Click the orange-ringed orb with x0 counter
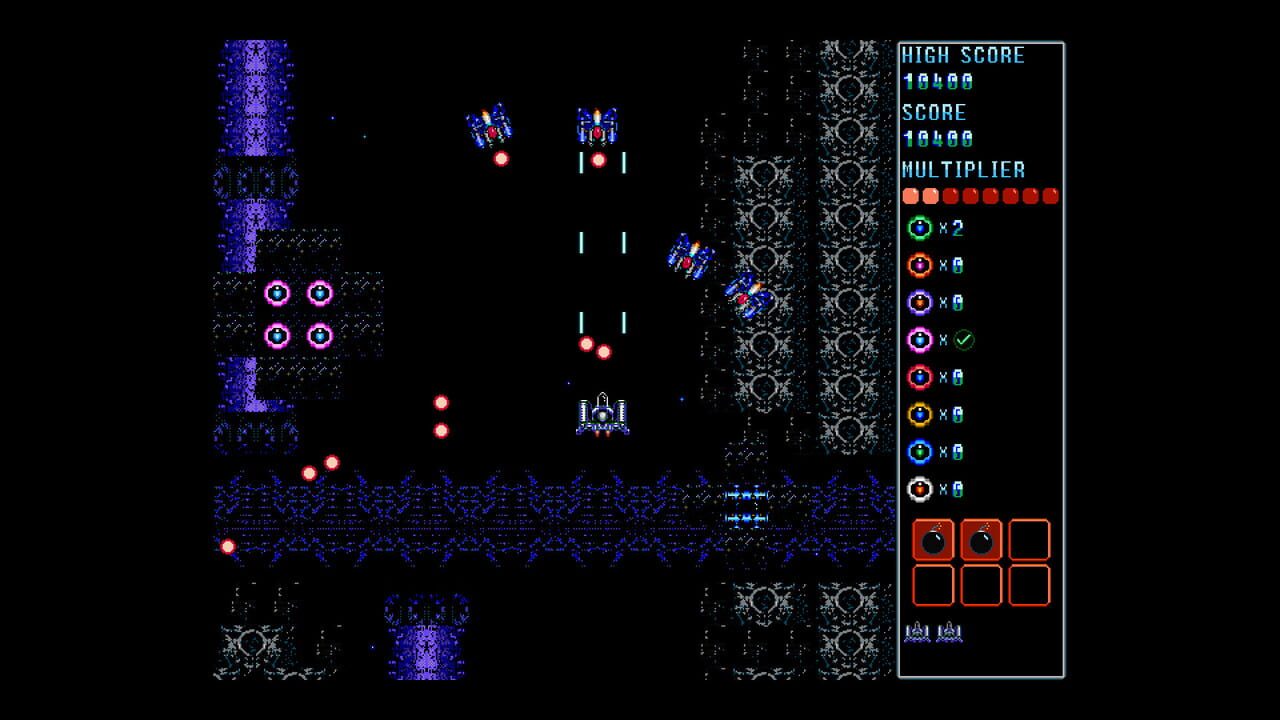 (x=920, y=265)
